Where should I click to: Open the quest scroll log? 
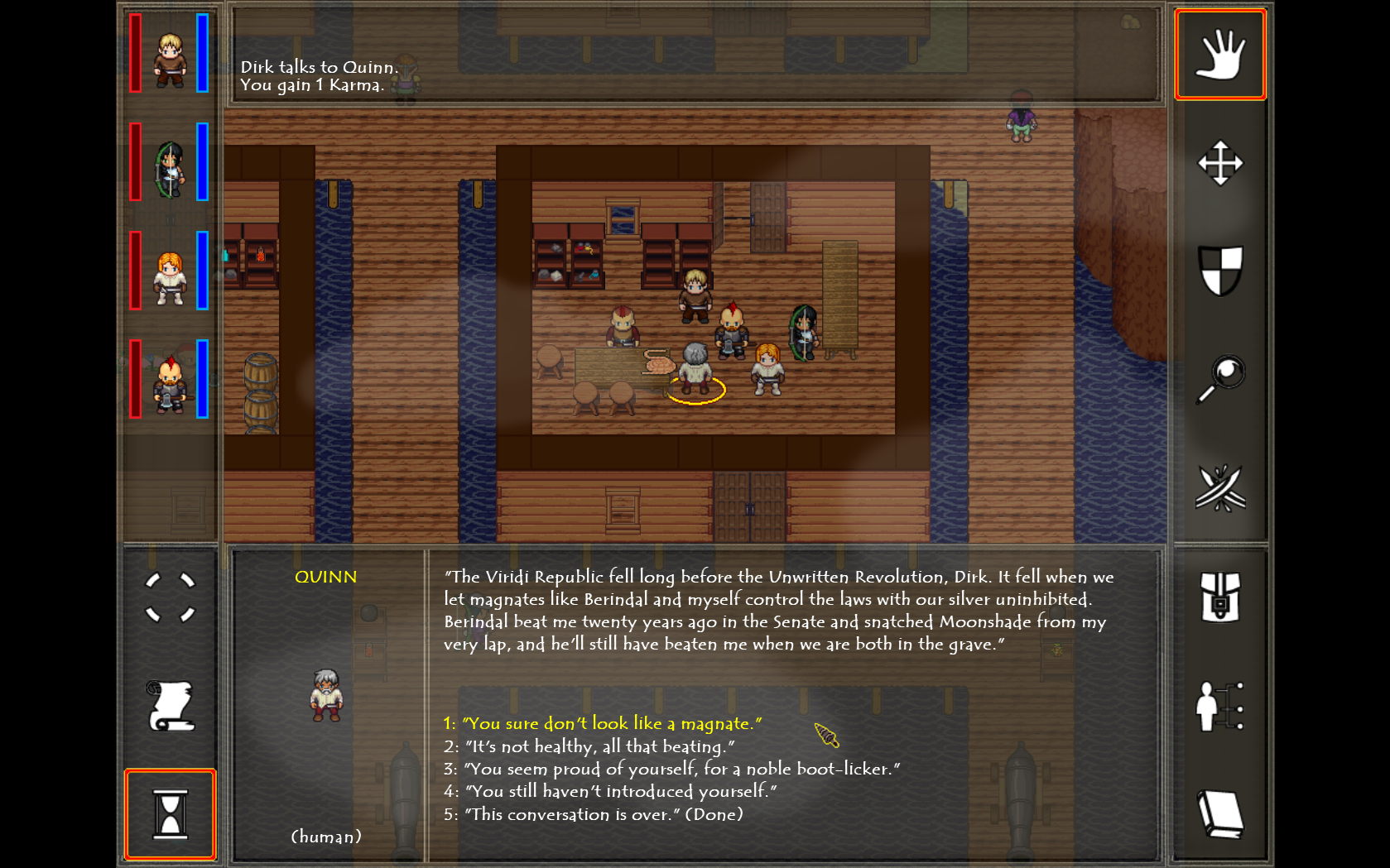[170, 707]
